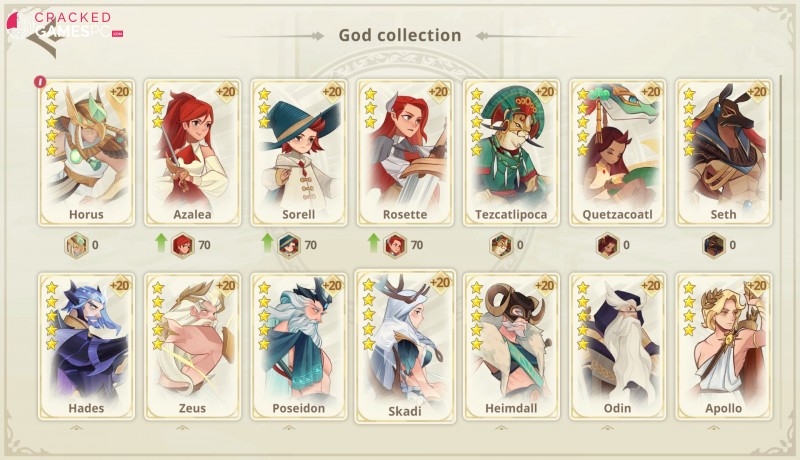
Task: Select the Seth god card
Action: click(723, 150)
